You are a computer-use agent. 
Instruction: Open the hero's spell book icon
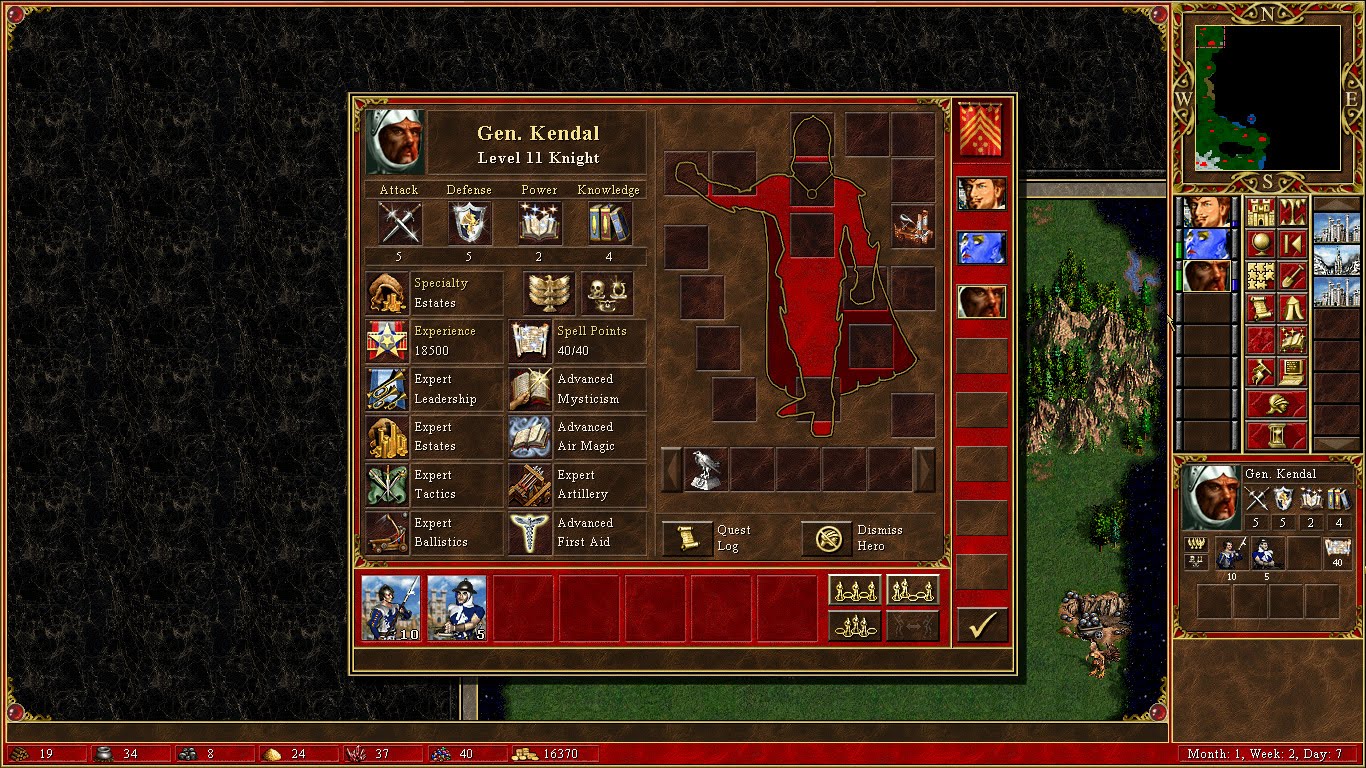1291,339
